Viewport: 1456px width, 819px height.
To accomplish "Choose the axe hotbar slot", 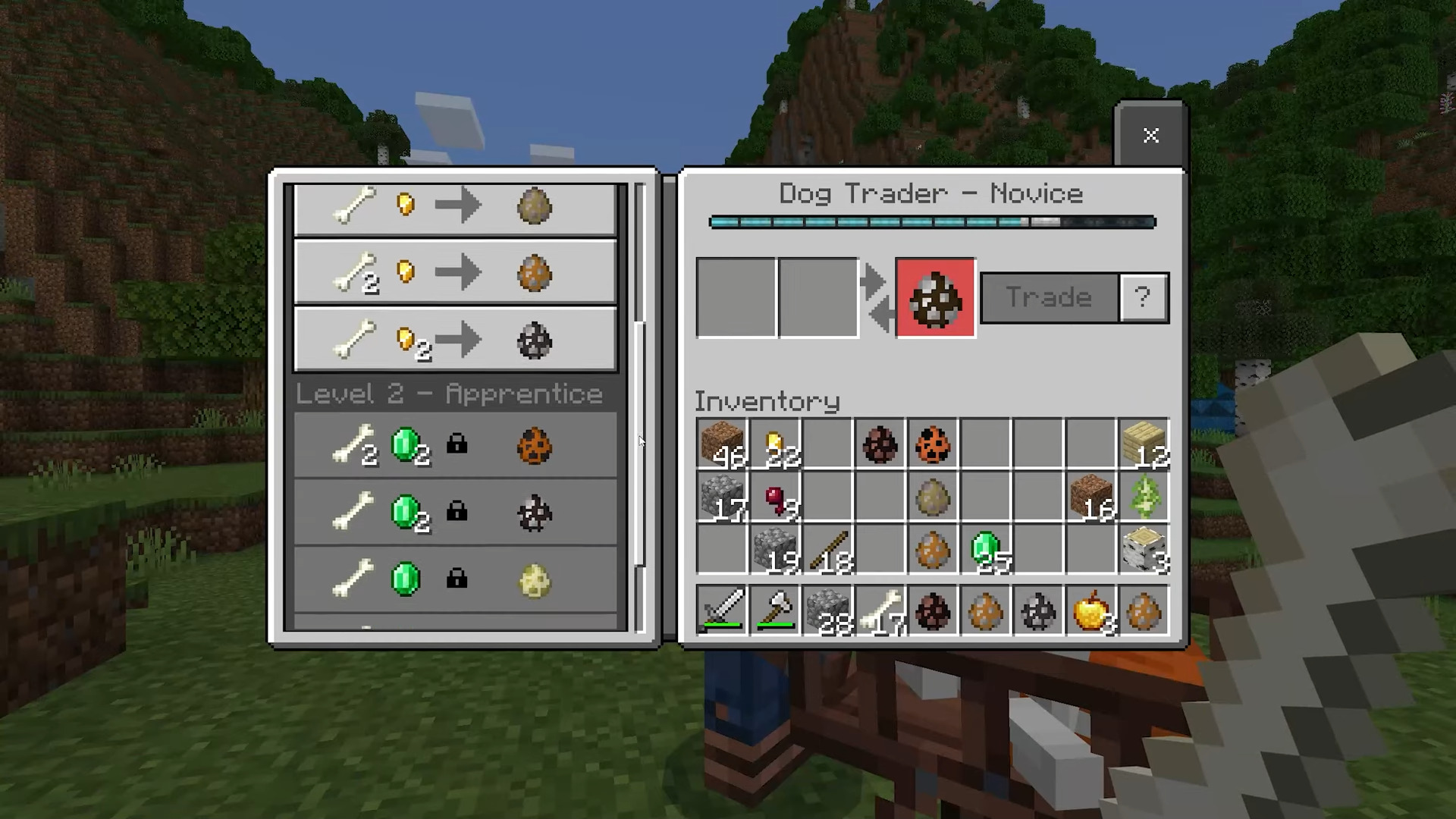I will click(x=776, y=610).
